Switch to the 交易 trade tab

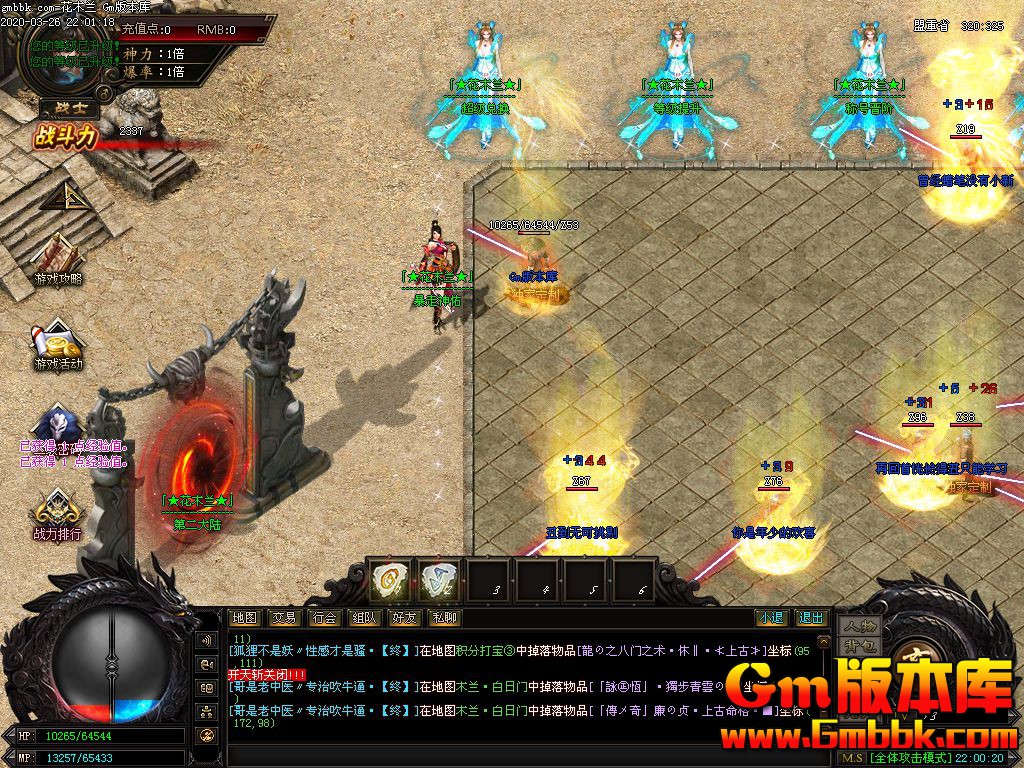pos(284,618)
